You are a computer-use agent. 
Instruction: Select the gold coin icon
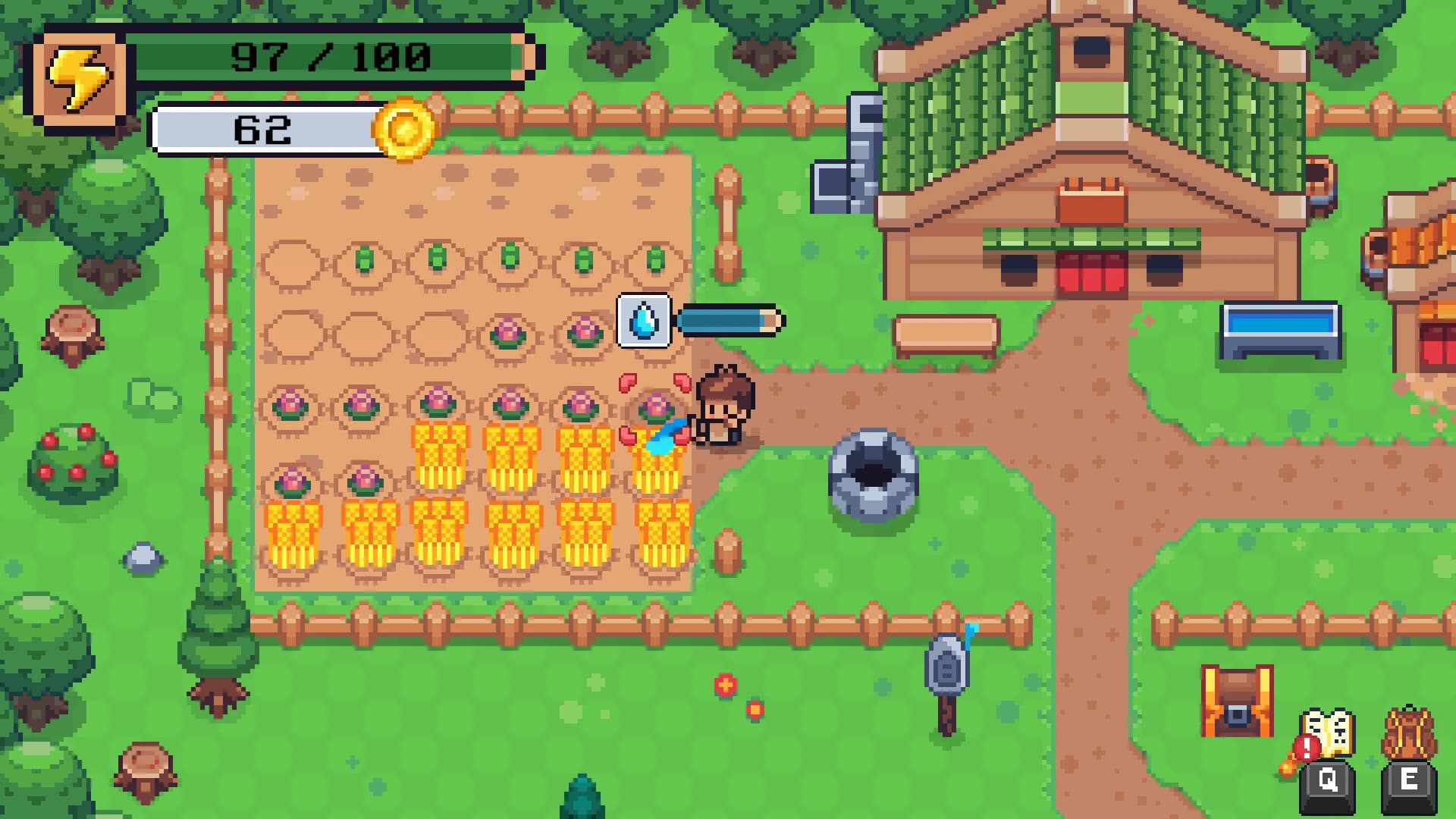(x=405, y=130)
